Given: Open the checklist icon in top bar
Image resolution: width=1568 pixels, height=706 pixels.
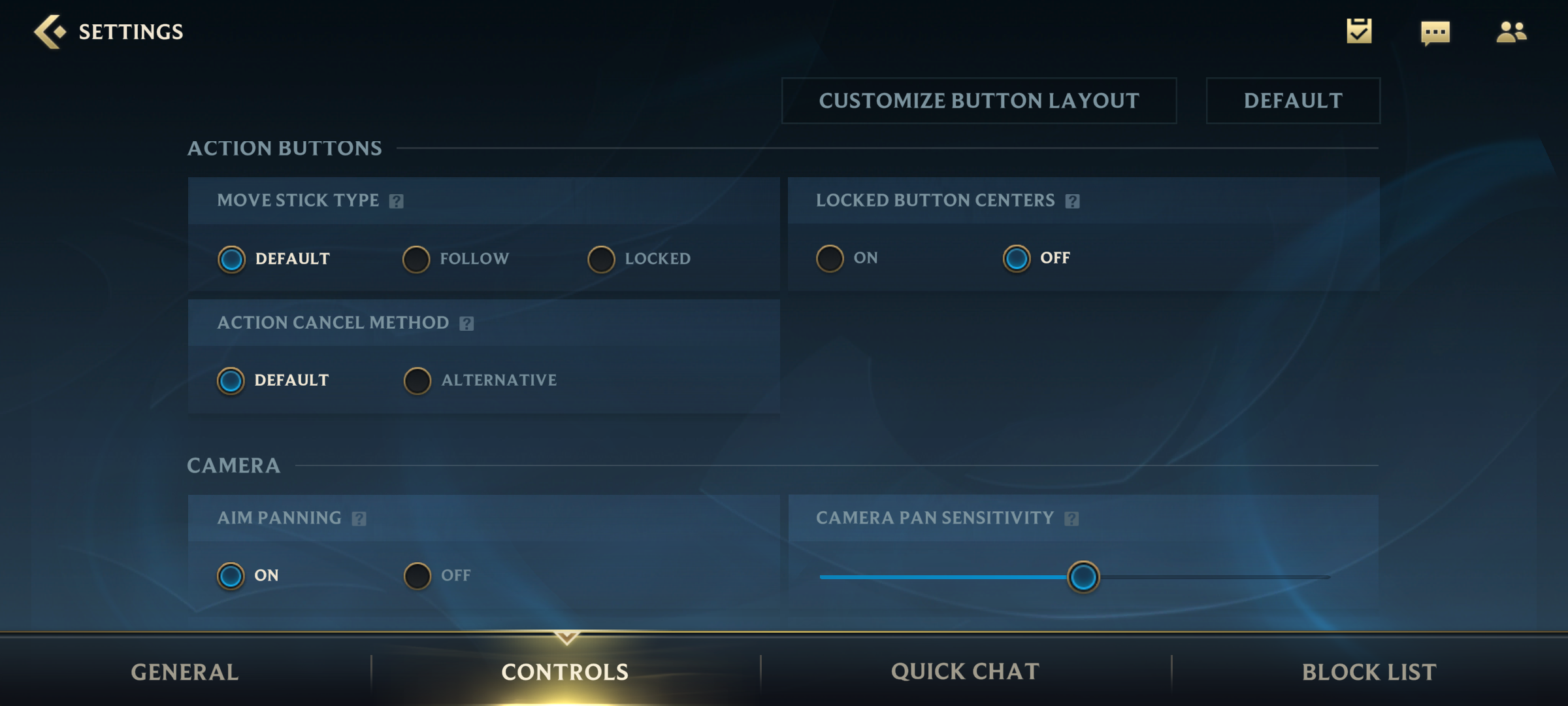Looking at the screenshot, I should (1360, 30).
